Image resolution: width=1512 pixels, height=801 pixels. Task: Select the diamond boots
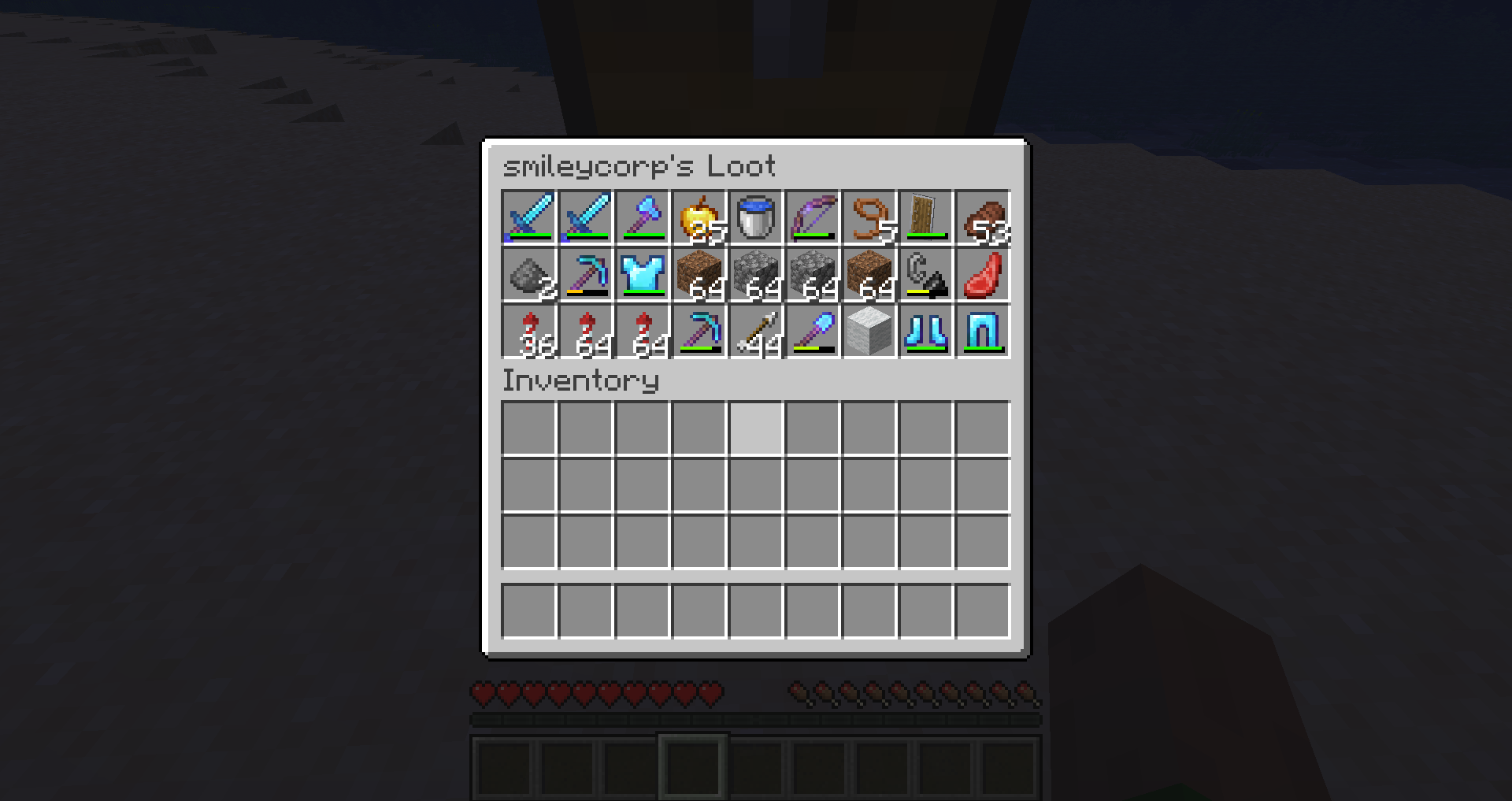click(926, 334)
